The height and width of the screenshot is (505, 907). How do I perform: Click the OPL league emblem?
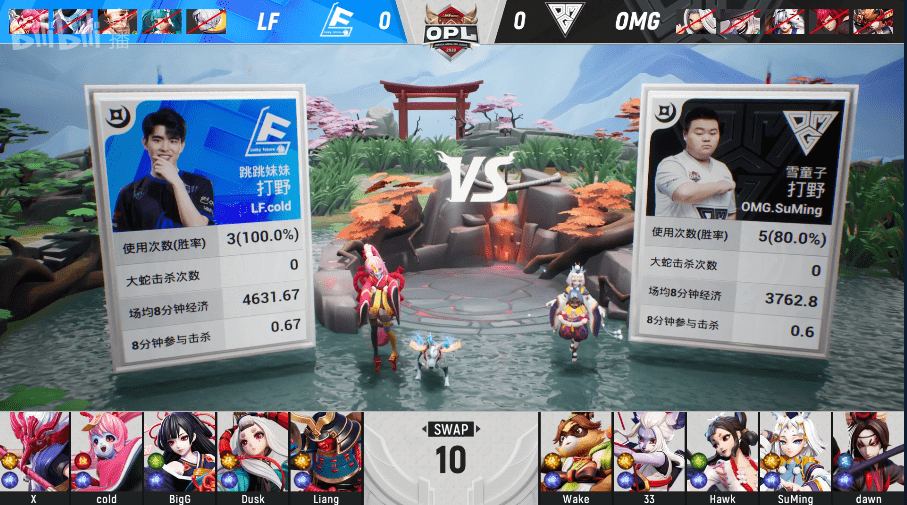(452, 24)
